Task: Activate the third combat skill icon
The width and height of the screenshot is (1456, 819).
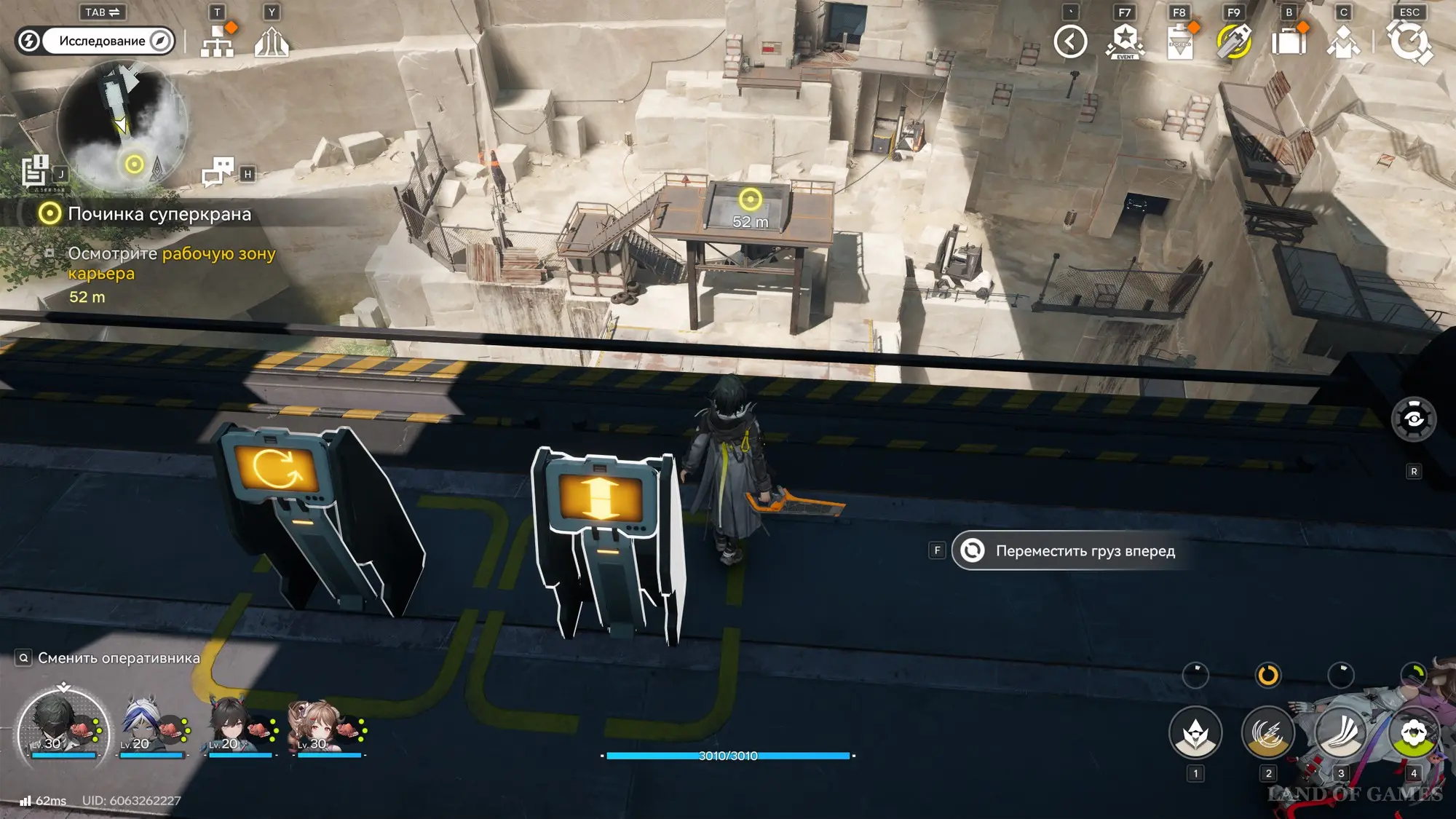Action: click(1341, 733)
